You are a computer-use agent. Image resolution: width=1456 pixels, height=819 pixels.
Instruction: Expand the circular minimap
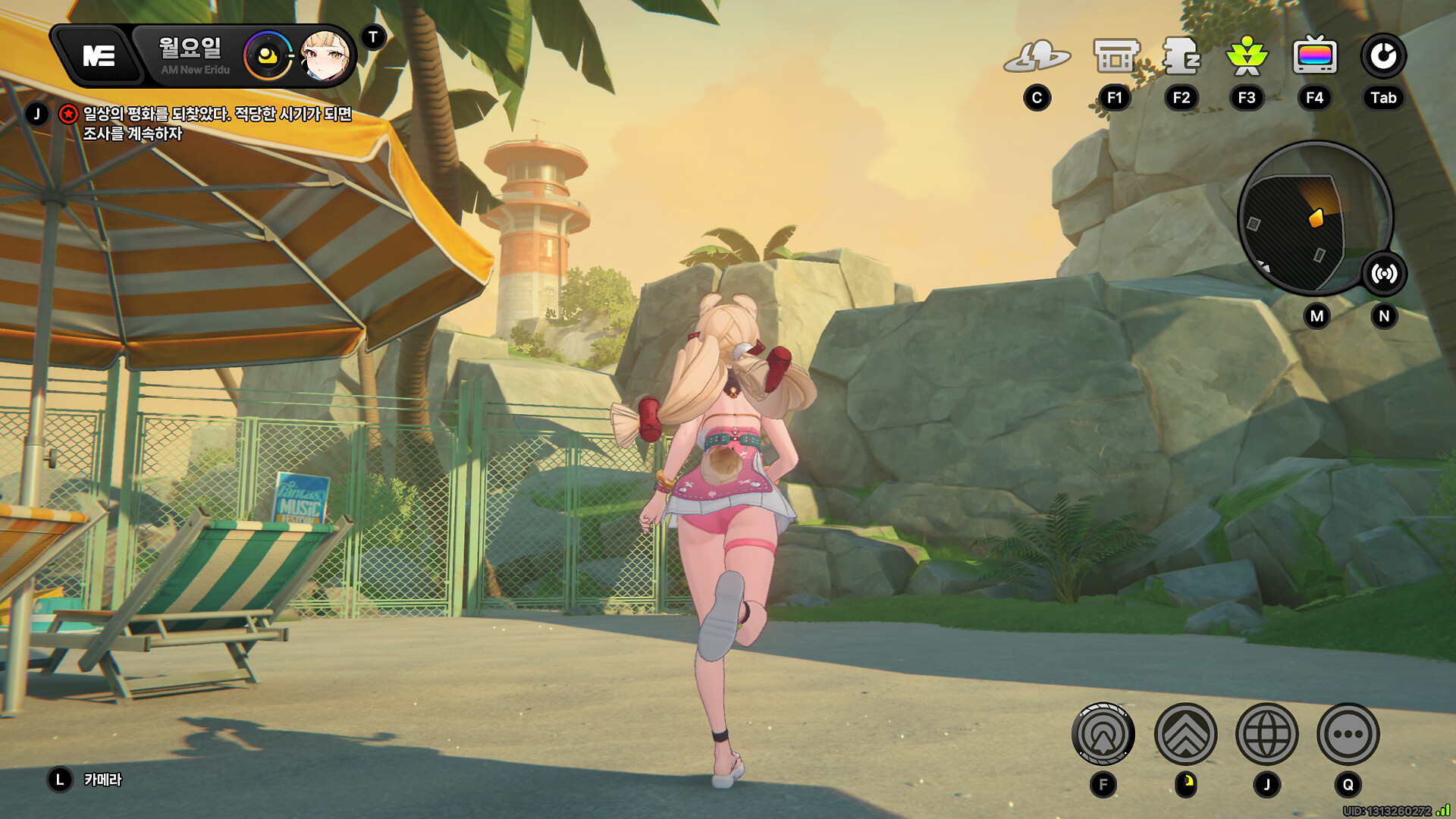click(x=1306, y=220)
